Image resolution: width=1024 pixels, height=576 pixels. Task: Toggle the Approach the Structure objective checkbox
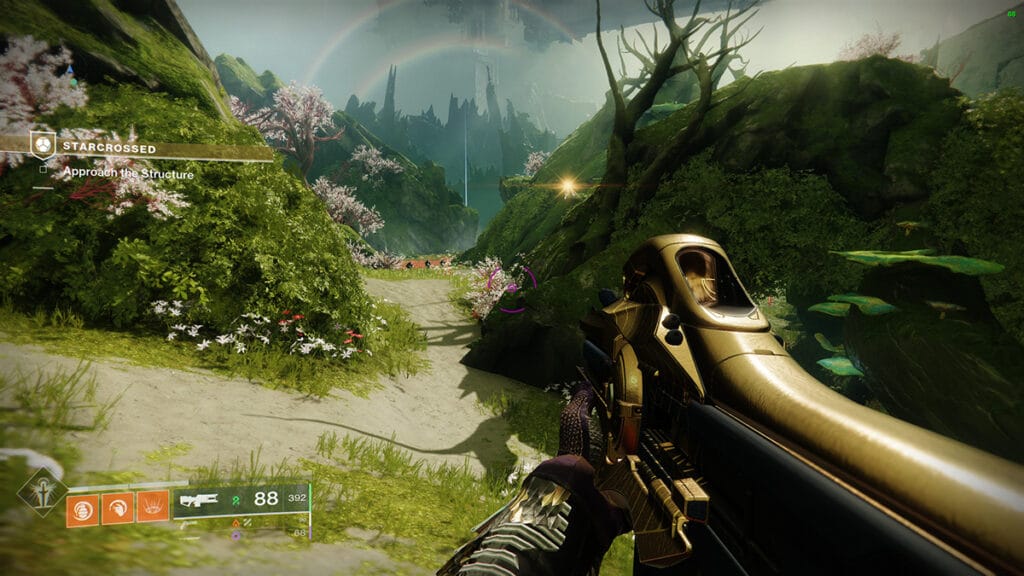(43, 171)
